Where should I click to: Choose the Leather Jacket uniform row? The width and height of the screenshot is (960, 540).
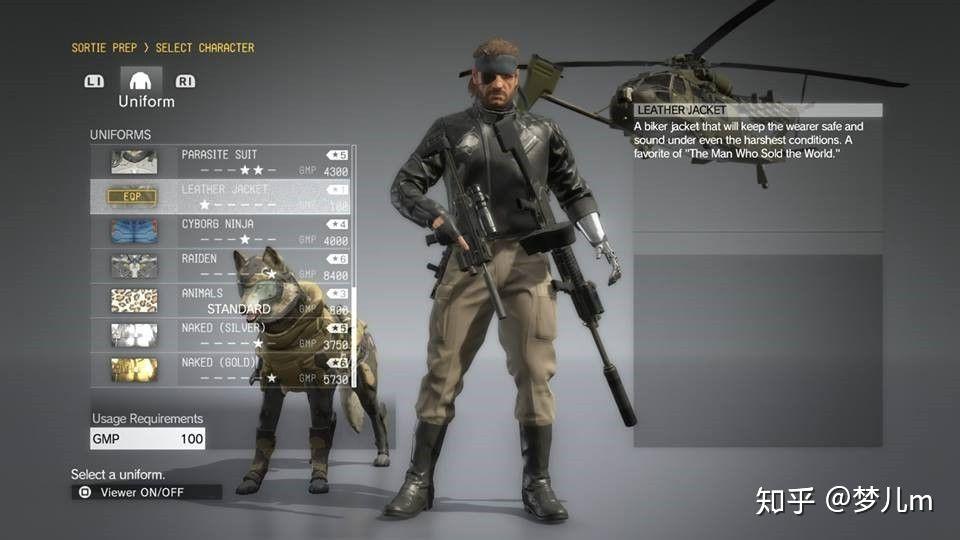tap(220, 196)
